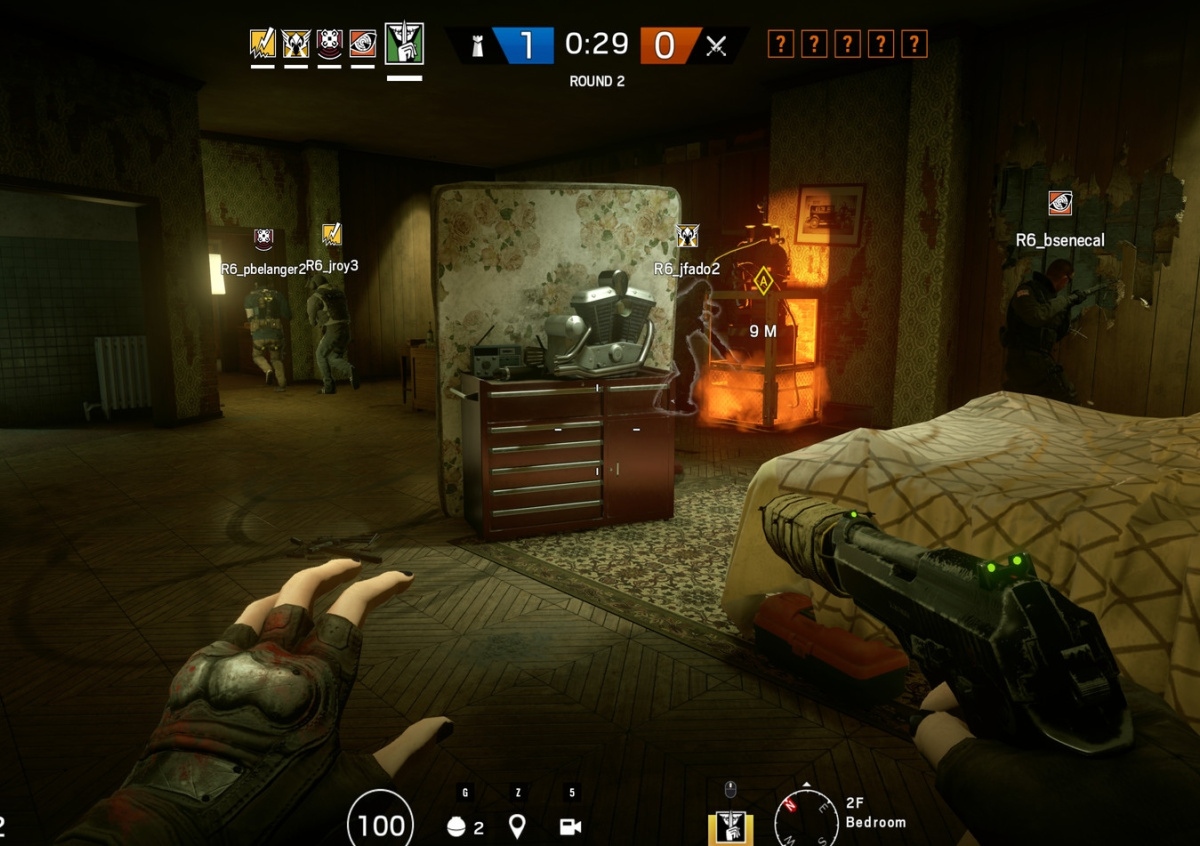Click the defenders' castle tower team icon
Viewport: 1200px width, 846px height.
[x=478, y=45]
